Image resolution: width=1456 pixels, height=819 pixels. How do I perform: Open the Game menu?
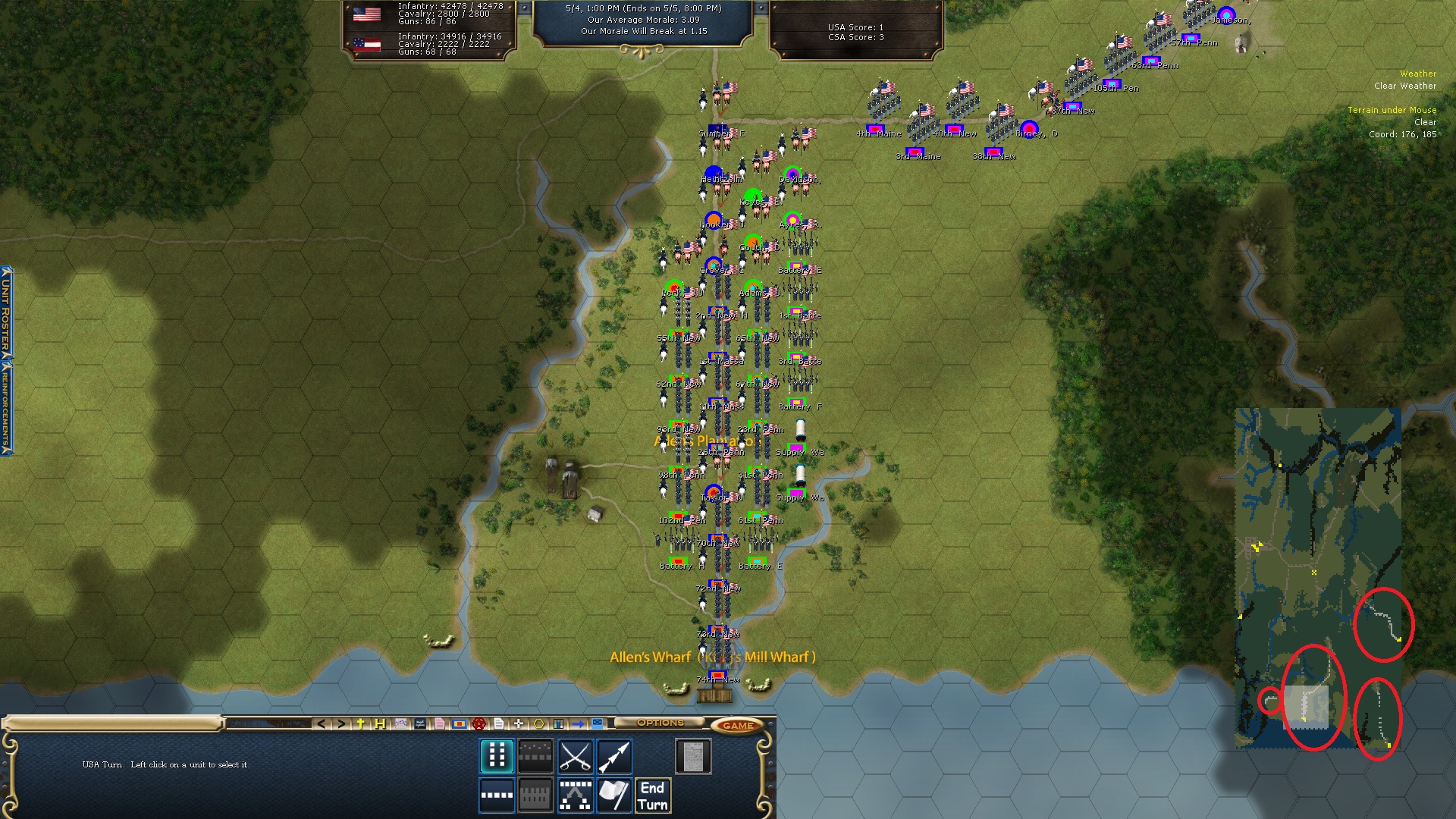[x=737, y=725]
